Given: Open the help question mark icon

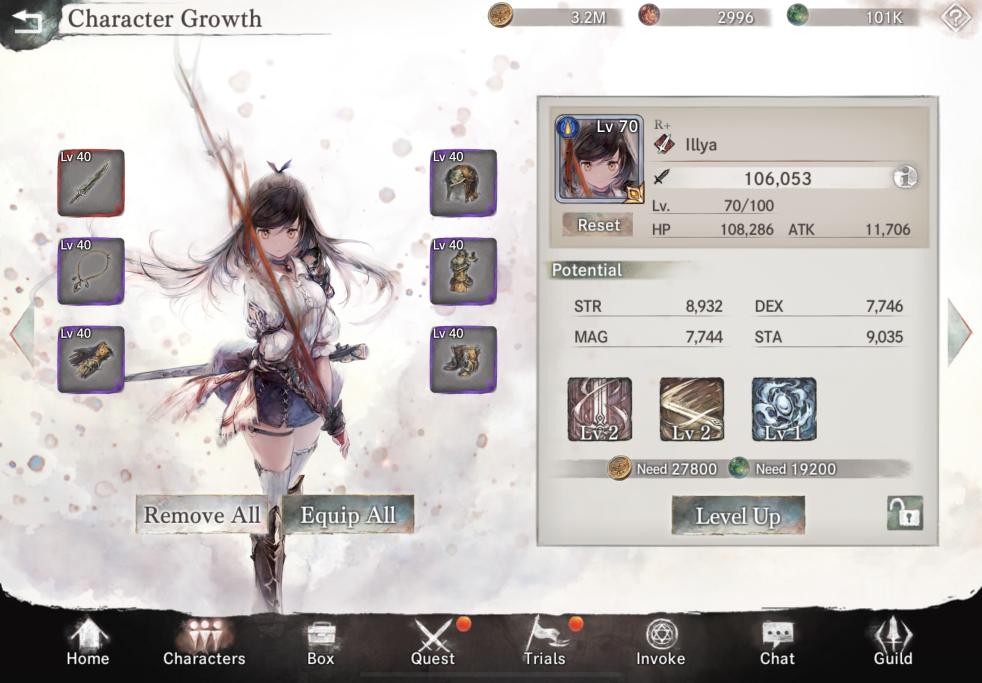Looking at the screenshot, I should pos(958,17).
